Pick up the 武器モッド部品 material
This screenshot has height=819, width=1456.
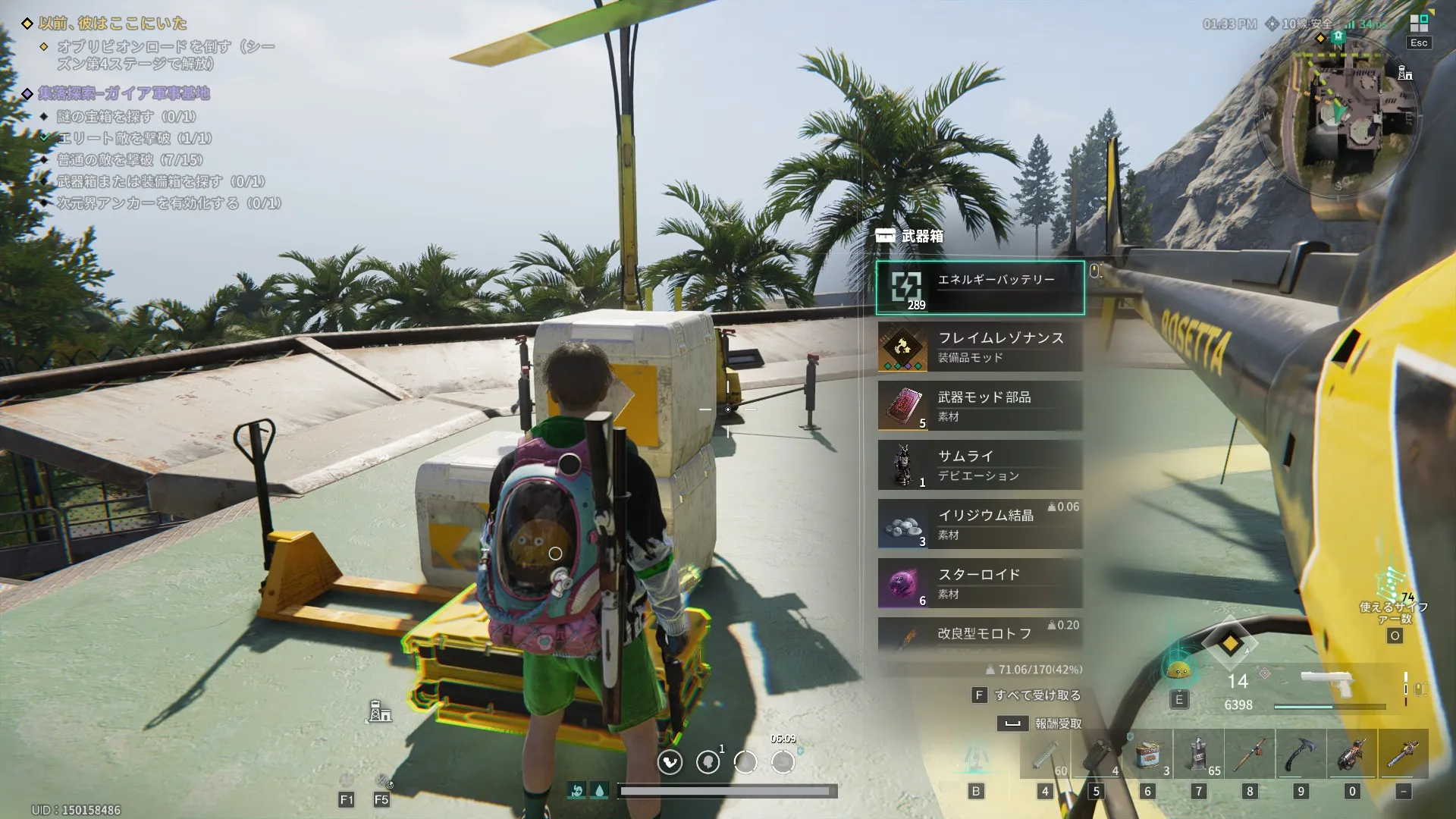pos(980,406)
